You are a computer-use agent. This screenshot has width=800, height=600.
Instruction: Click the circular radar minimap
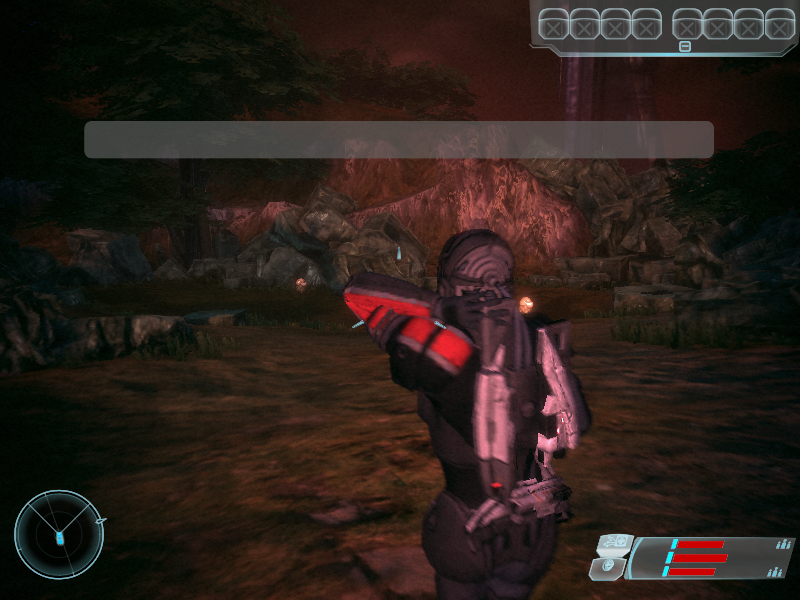tap(59, 534)
